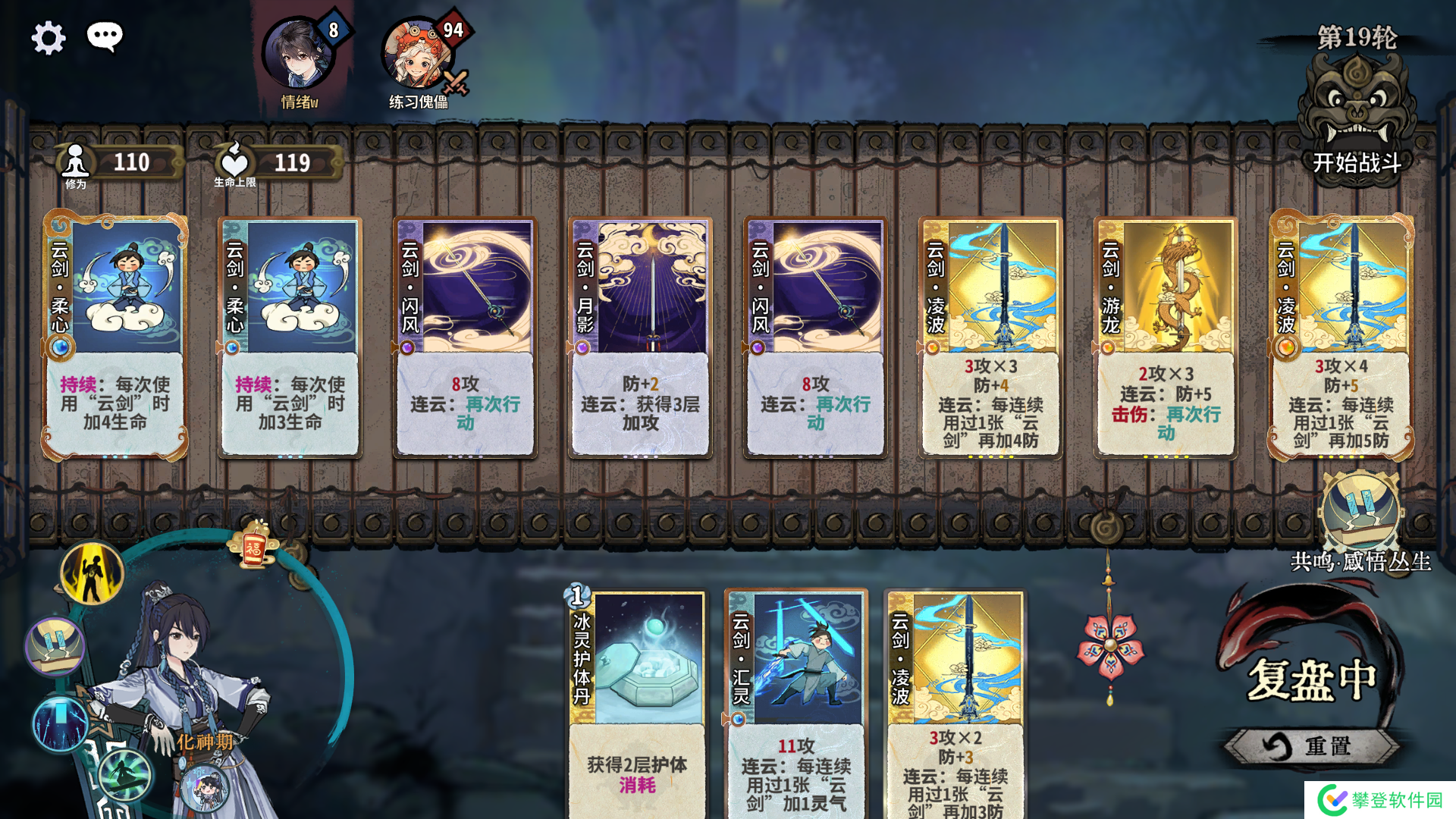Choose the 云剑·月影 card

[640, 337]
